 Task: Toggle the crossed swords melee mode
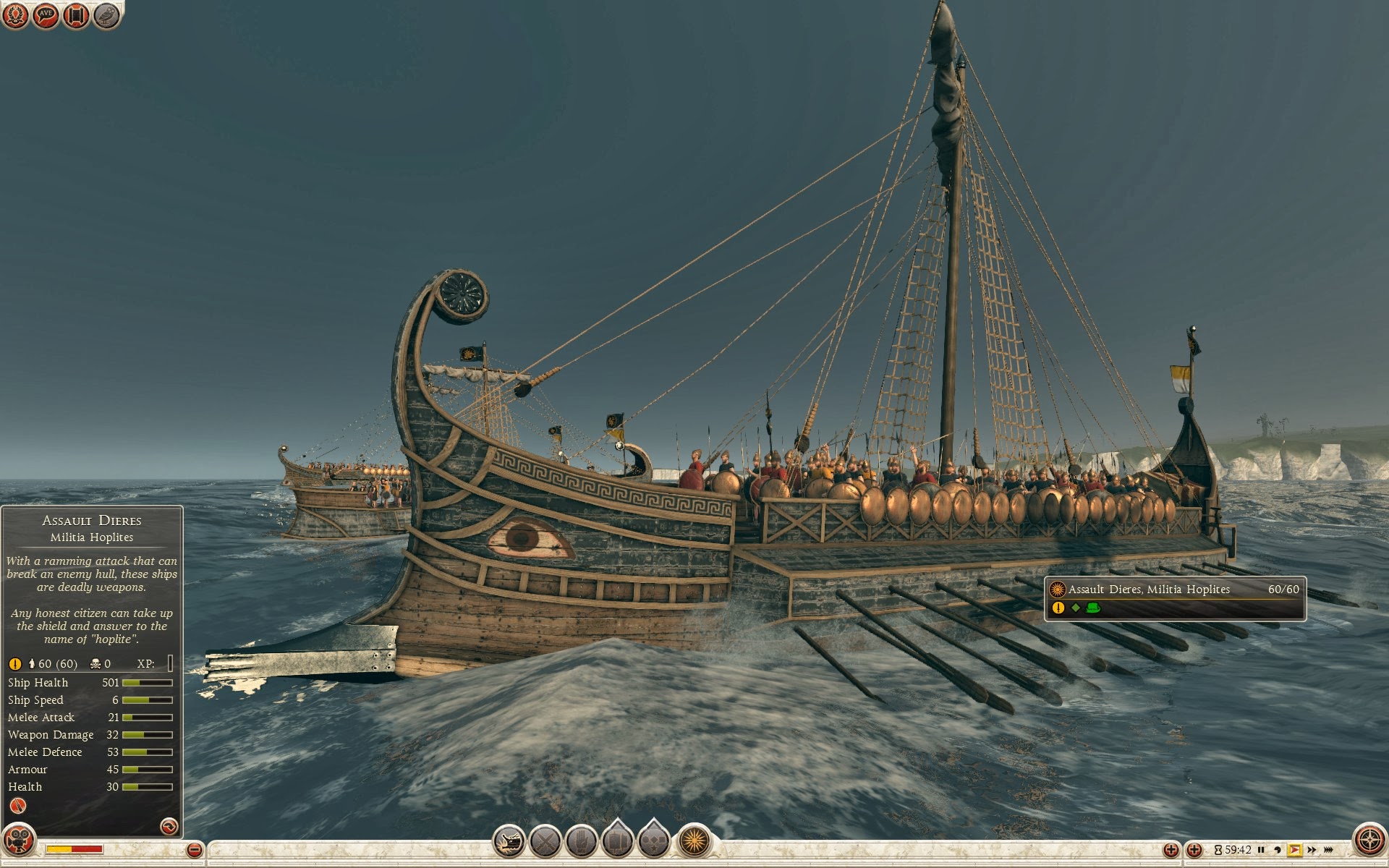[545, 841]
